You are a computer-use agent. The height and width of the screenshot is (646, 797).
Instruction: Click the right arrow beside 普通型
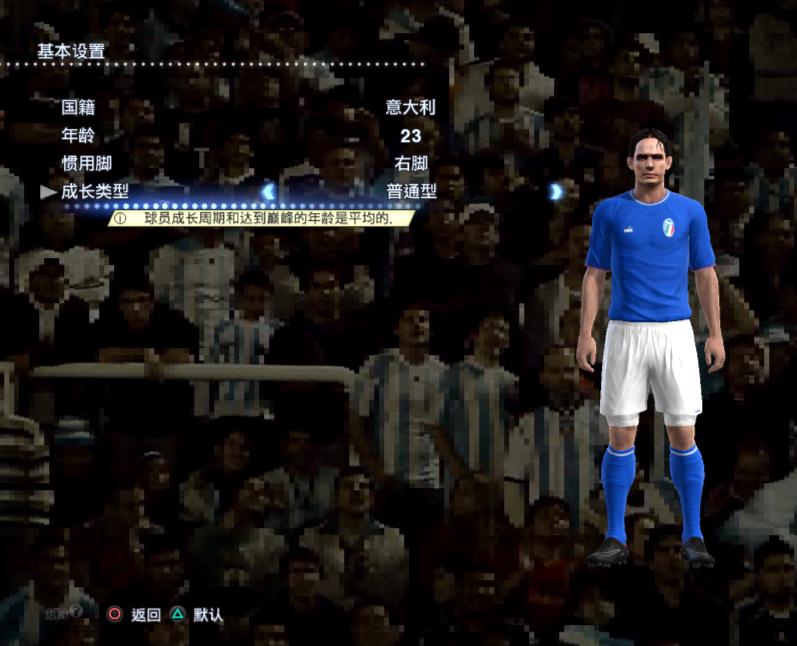pyautogui.click(x=556, y=191)
